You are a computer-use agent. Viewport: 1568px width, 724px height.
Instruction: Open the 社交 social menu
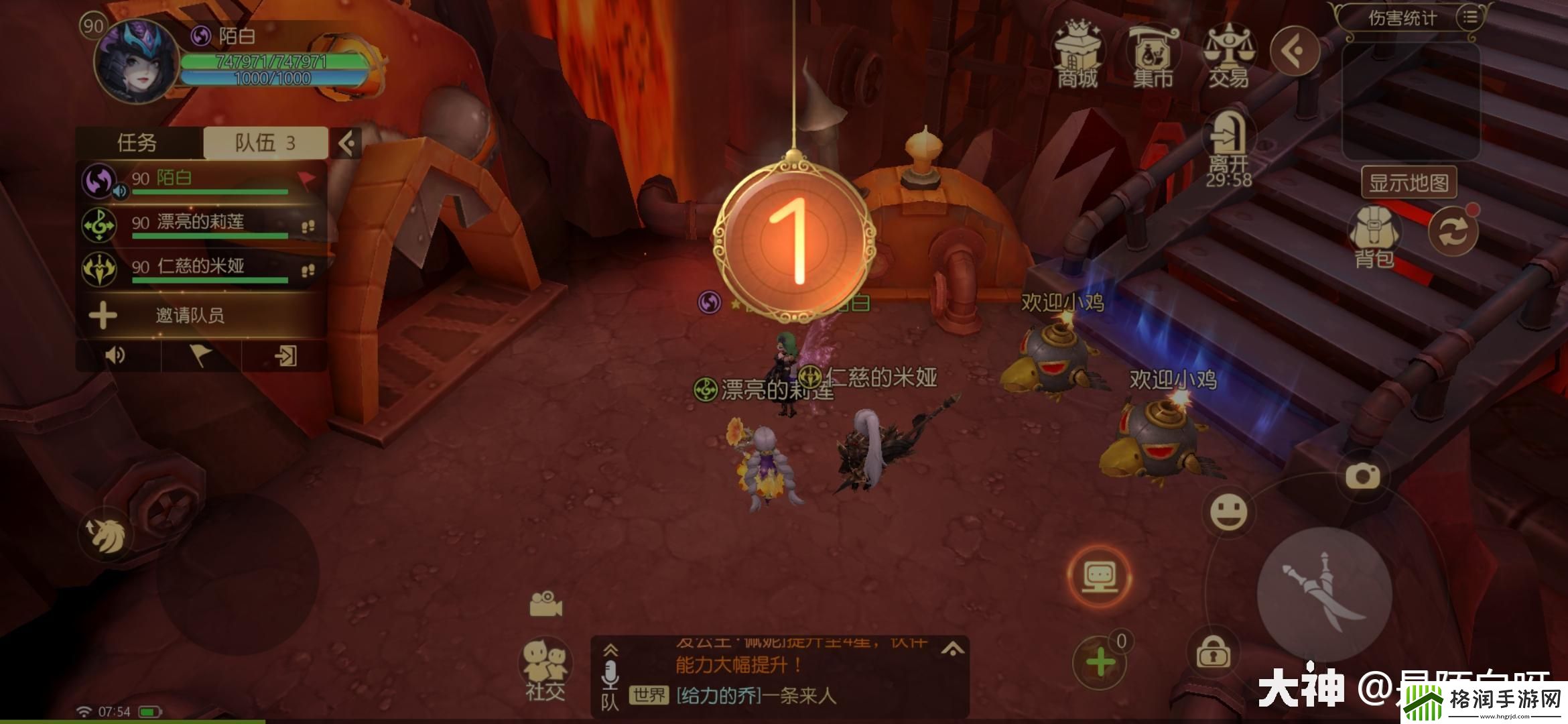545,670
